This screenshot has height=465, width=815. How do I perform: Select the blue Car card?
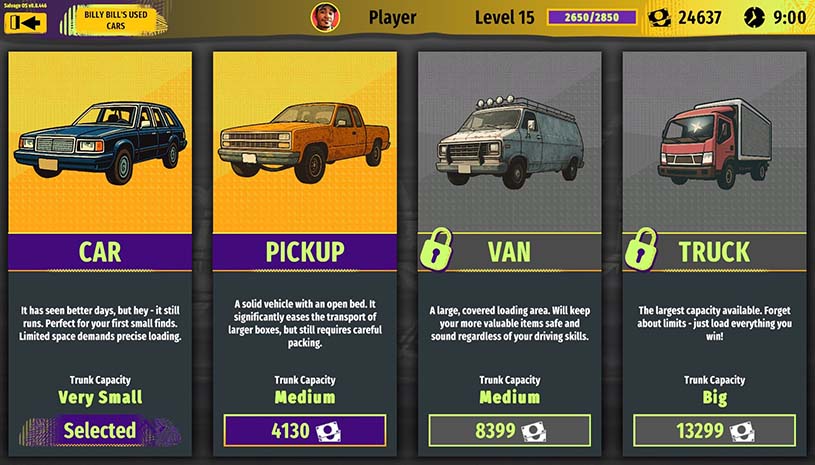coord(100,160)
